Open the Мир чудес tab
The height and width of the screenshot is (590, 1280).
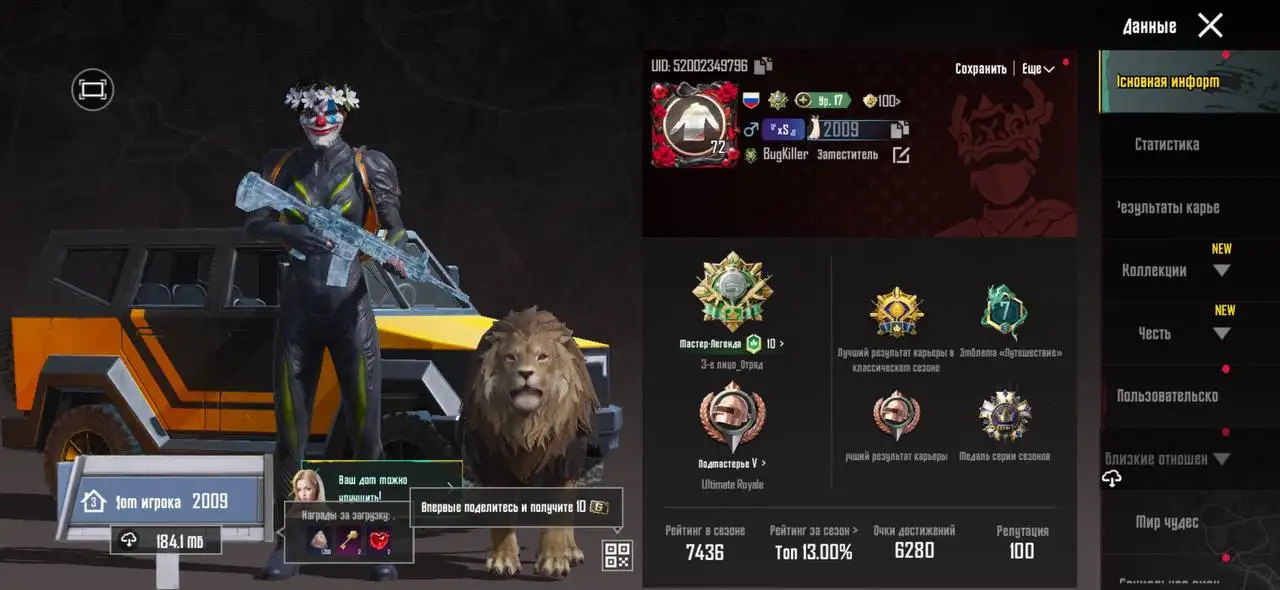(1166, 522)
